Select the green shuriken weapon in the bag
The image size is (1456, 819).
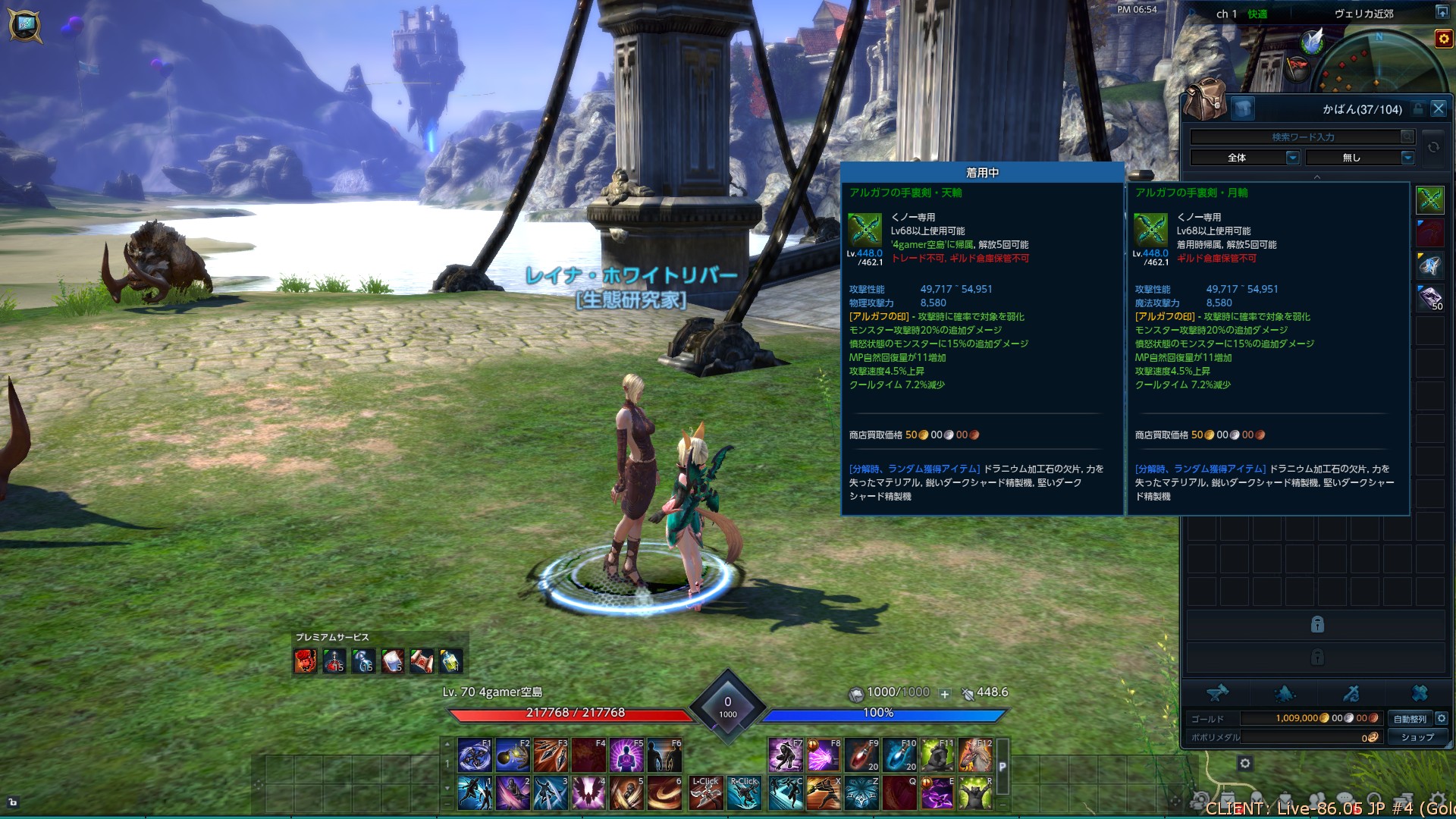click(1430, 200)
